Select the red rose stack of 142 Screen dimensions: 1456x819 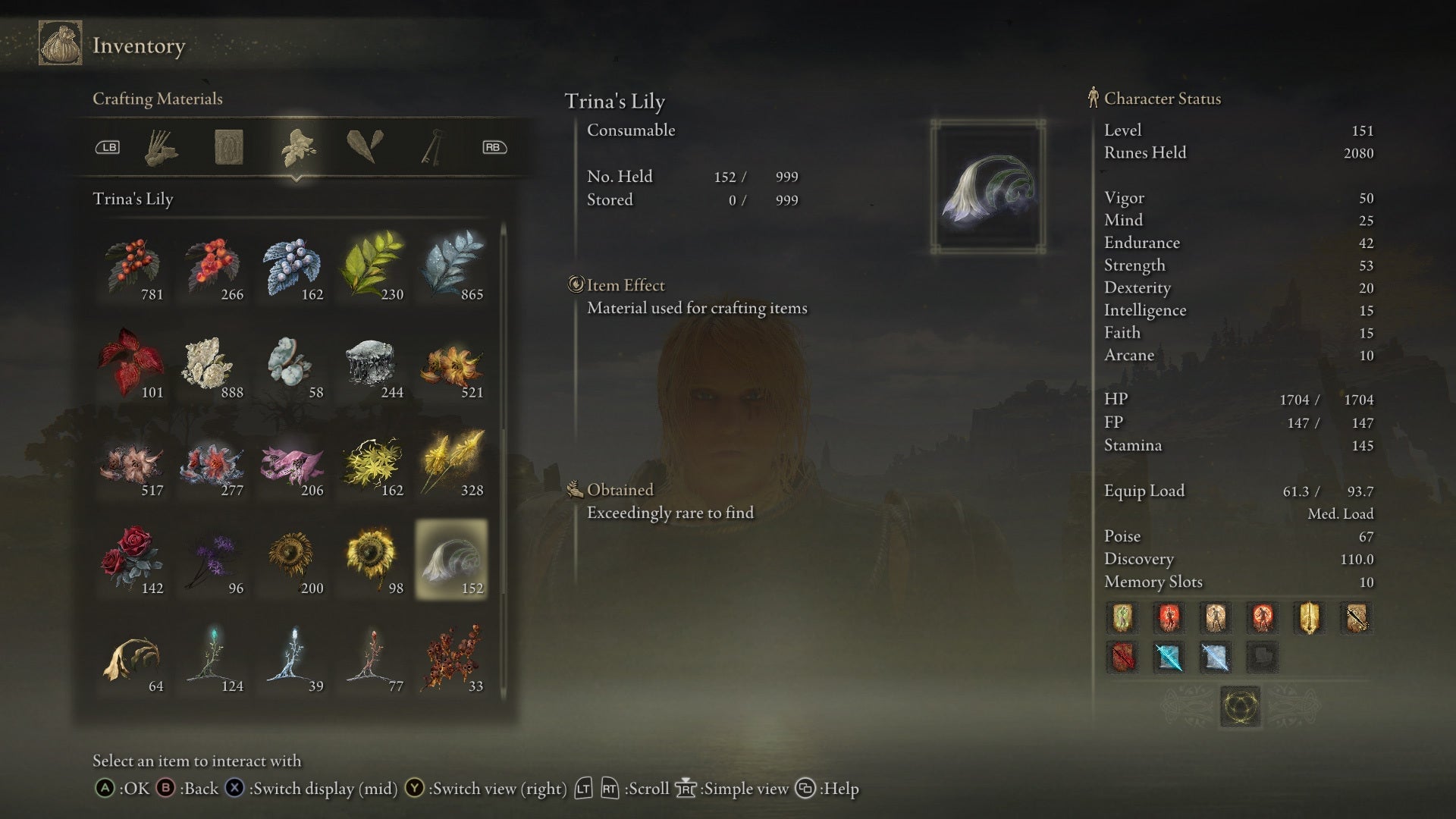point(133,560)
